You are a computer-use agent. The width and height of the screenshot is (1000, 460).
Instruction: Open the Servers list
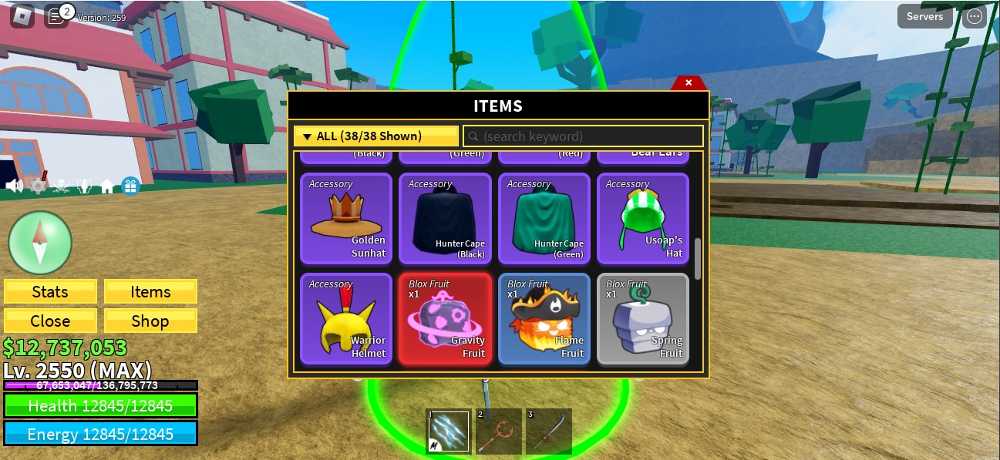[x=925, y=16]
